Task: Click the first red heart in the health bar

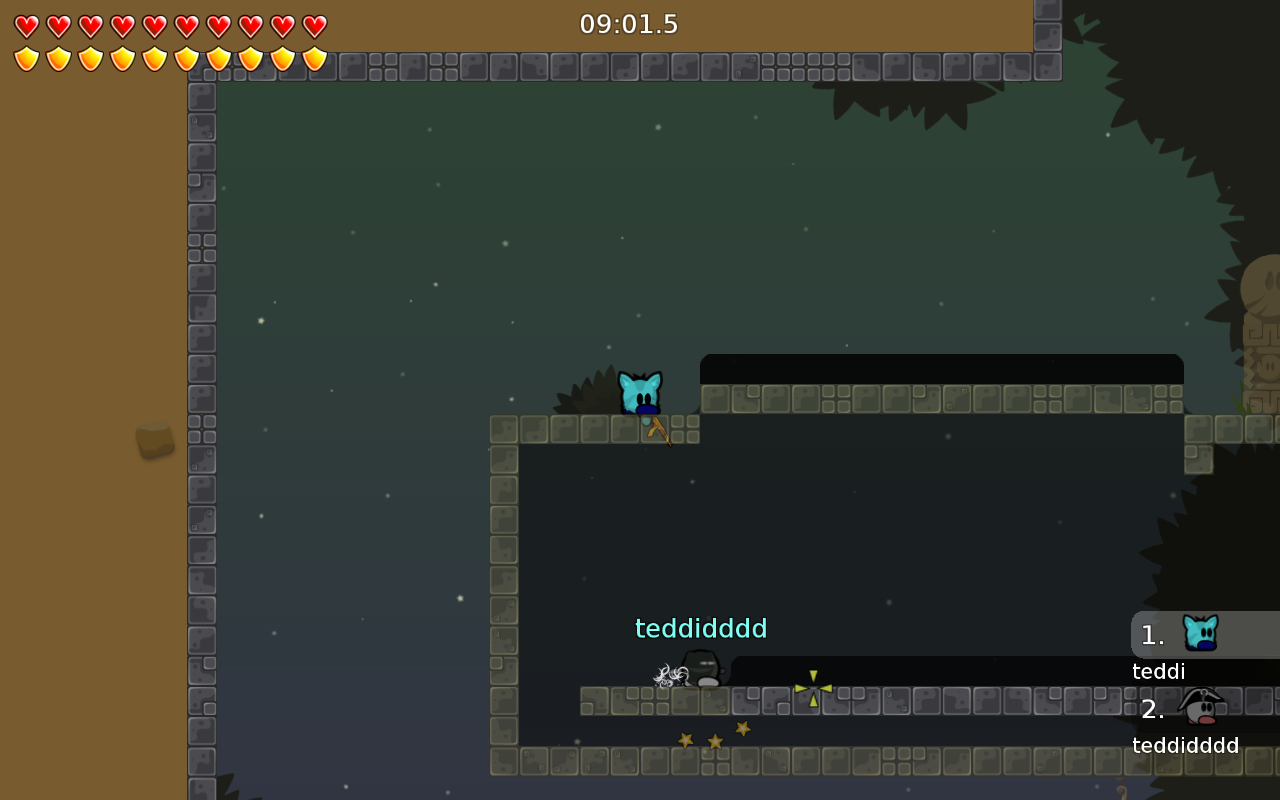Action: click(x=28, y=25)
